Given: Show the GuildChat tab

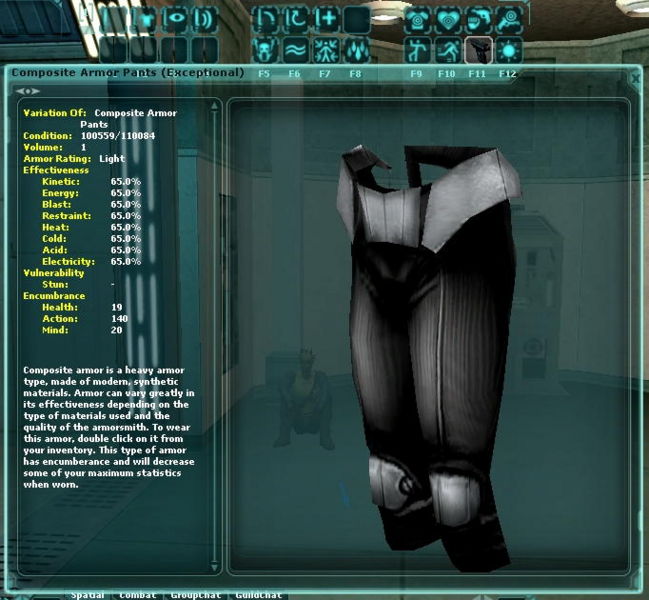Looking at the screenshot, I should 257,595.
